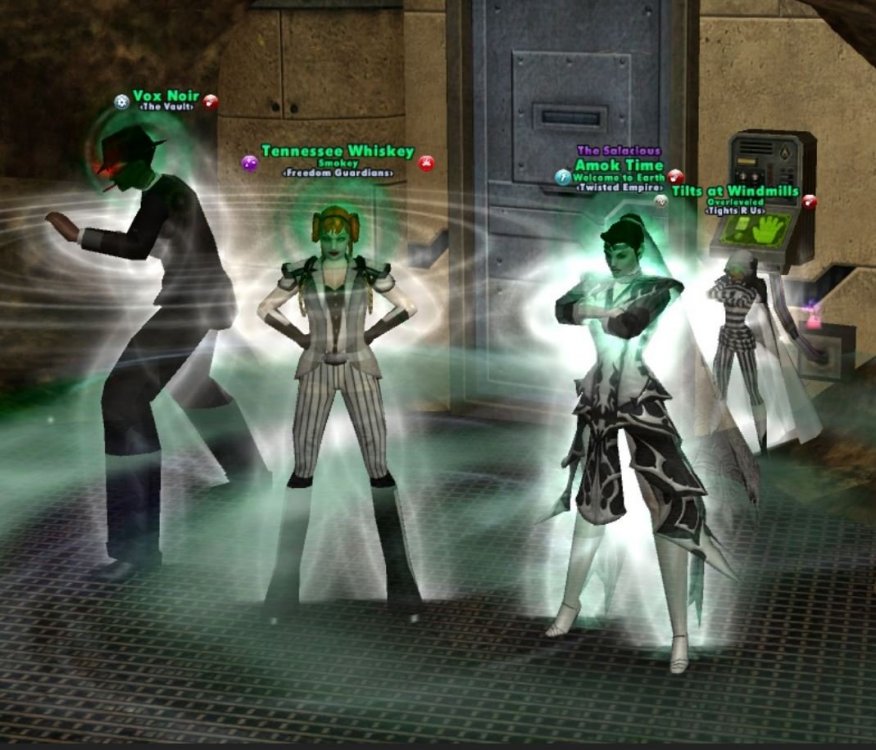Choose the Tilts at Windmills nameplate

(735, 191)
